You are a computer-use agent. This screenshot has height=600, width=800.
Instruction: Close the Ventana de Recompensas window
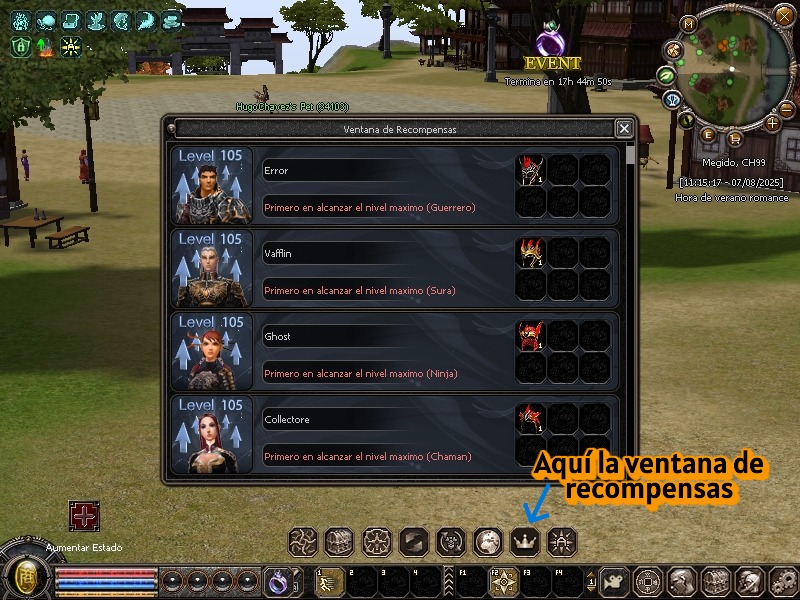coord(624,128)
